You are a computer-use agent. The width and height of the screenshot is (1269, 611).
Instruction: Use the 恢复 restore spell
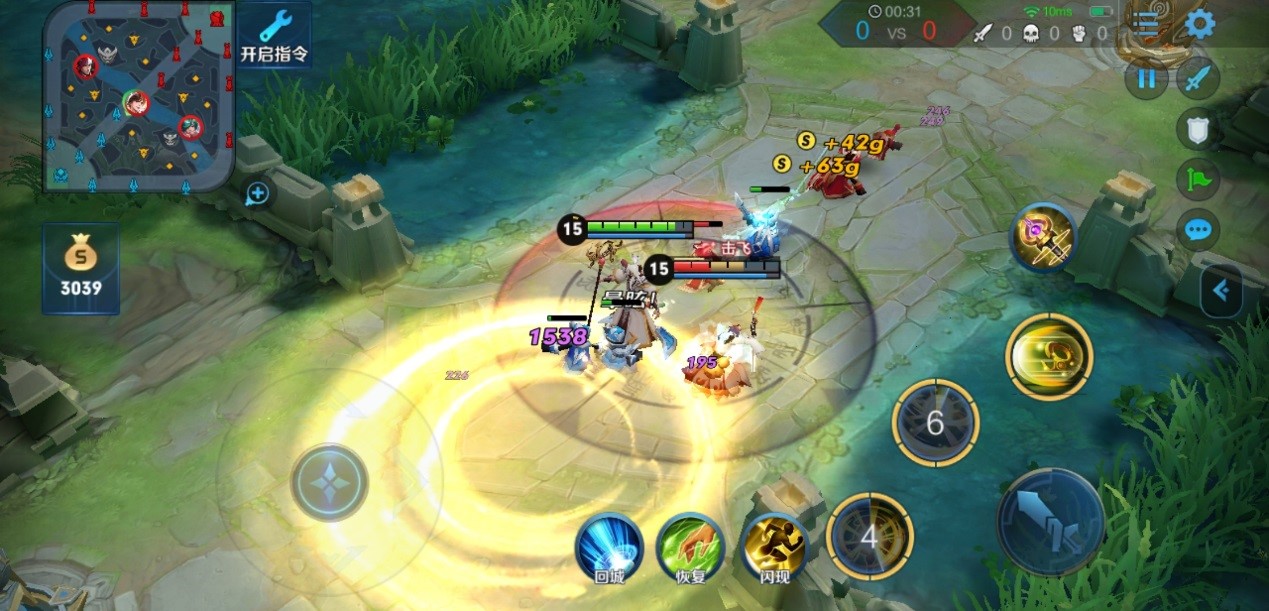(690, 546)
